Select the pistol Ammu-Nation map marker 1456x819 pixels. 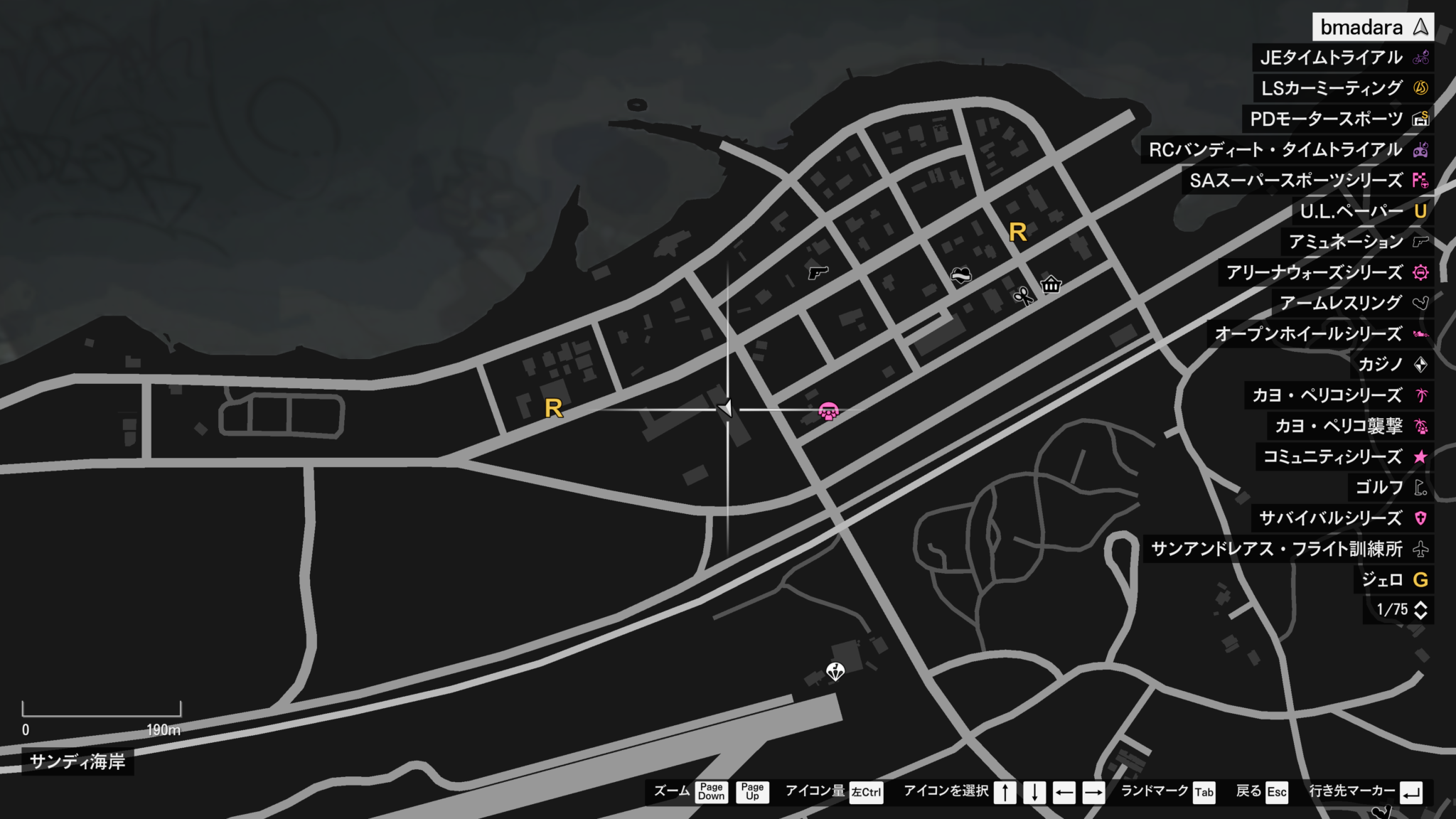point(818,272)
